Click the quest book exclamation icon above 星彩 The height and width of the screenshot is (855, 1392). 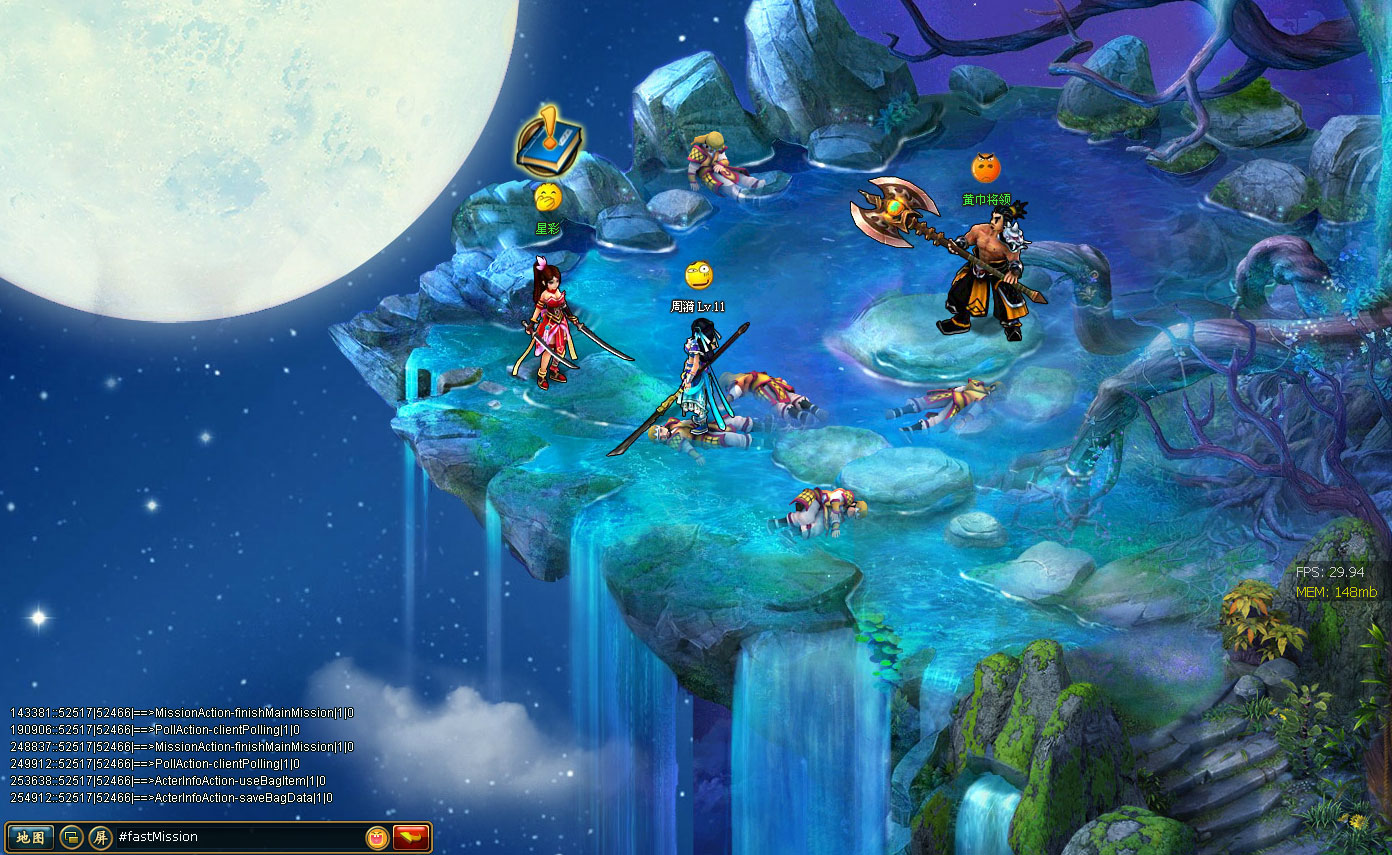tap(549, 142)
